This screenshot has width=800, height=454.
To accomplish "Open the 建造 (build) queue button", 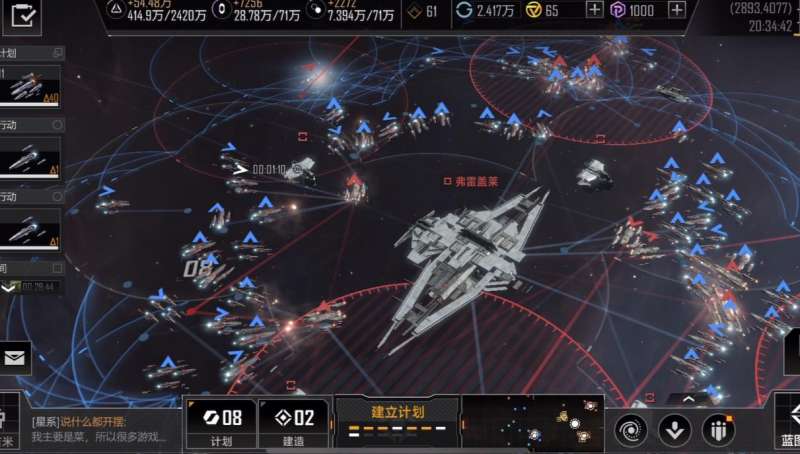I will point(294,424).
